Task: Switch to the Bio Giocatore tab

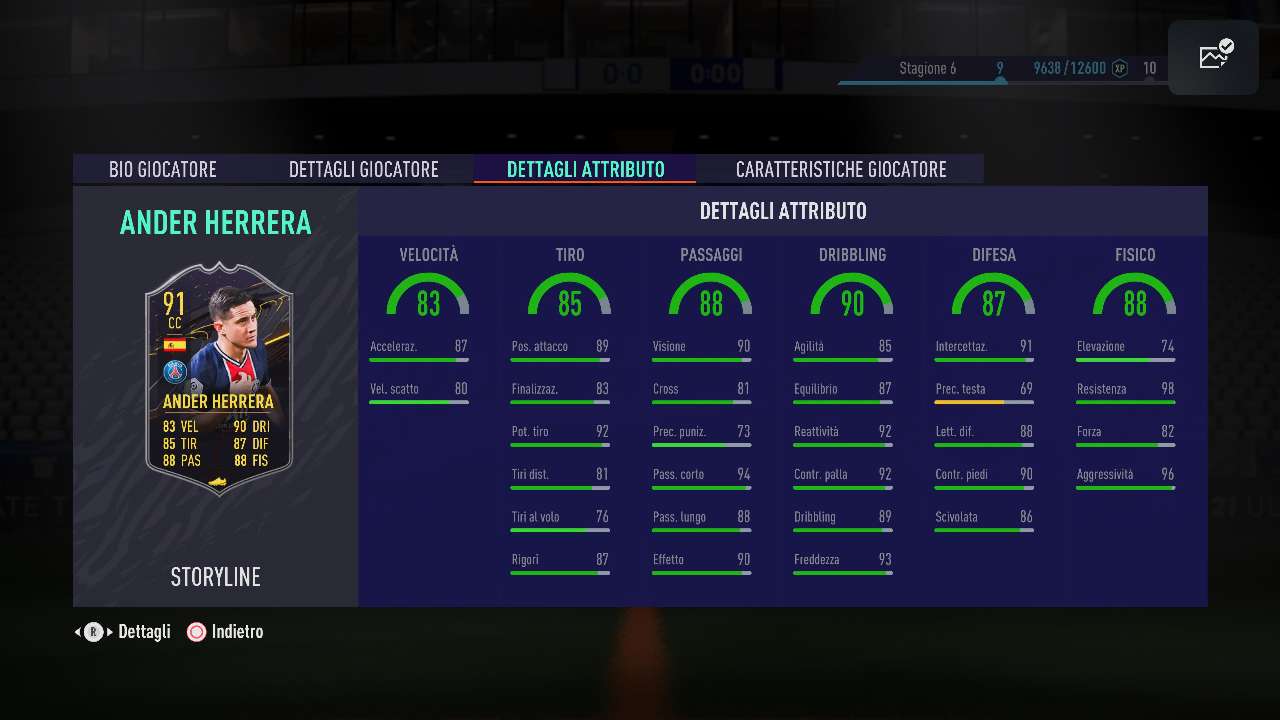Action: pyautogui.click(x=163, y=169)
